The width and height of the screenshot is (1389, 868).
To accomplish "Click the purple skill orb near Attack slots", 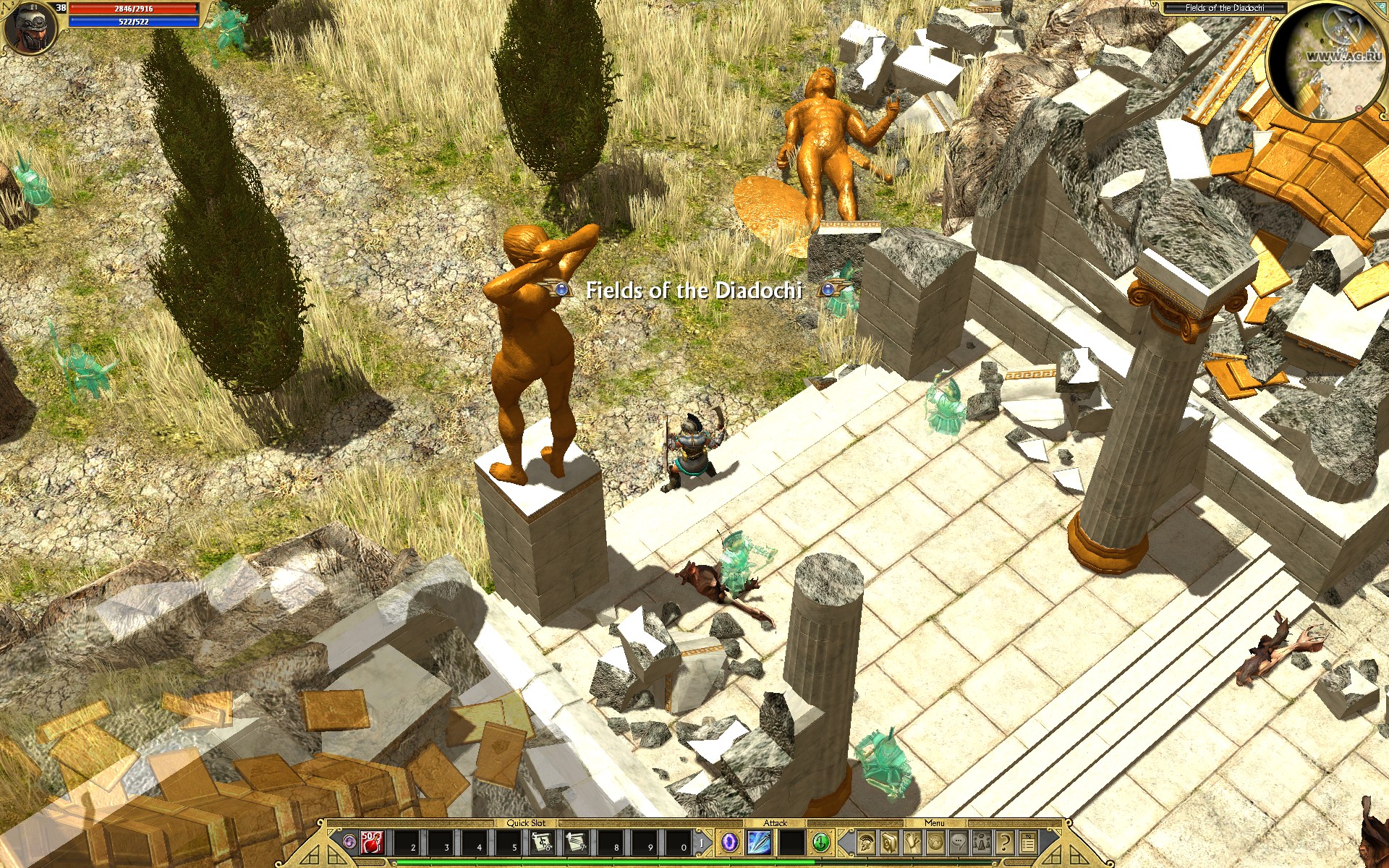I will 729,842.
